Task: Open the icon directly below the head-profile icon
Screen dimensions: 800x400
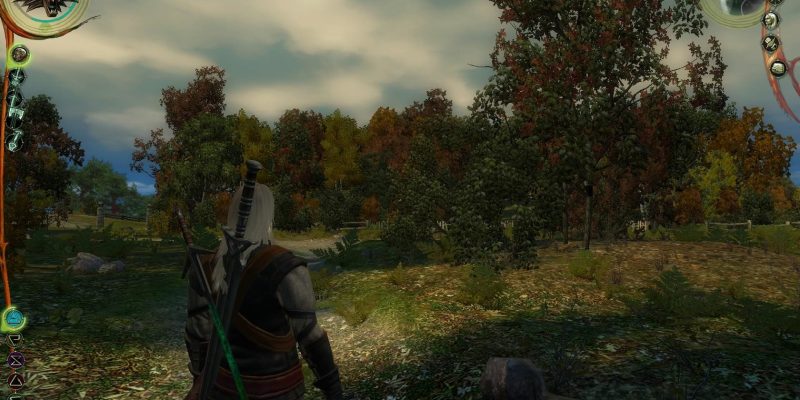Action: click(772, 44)
